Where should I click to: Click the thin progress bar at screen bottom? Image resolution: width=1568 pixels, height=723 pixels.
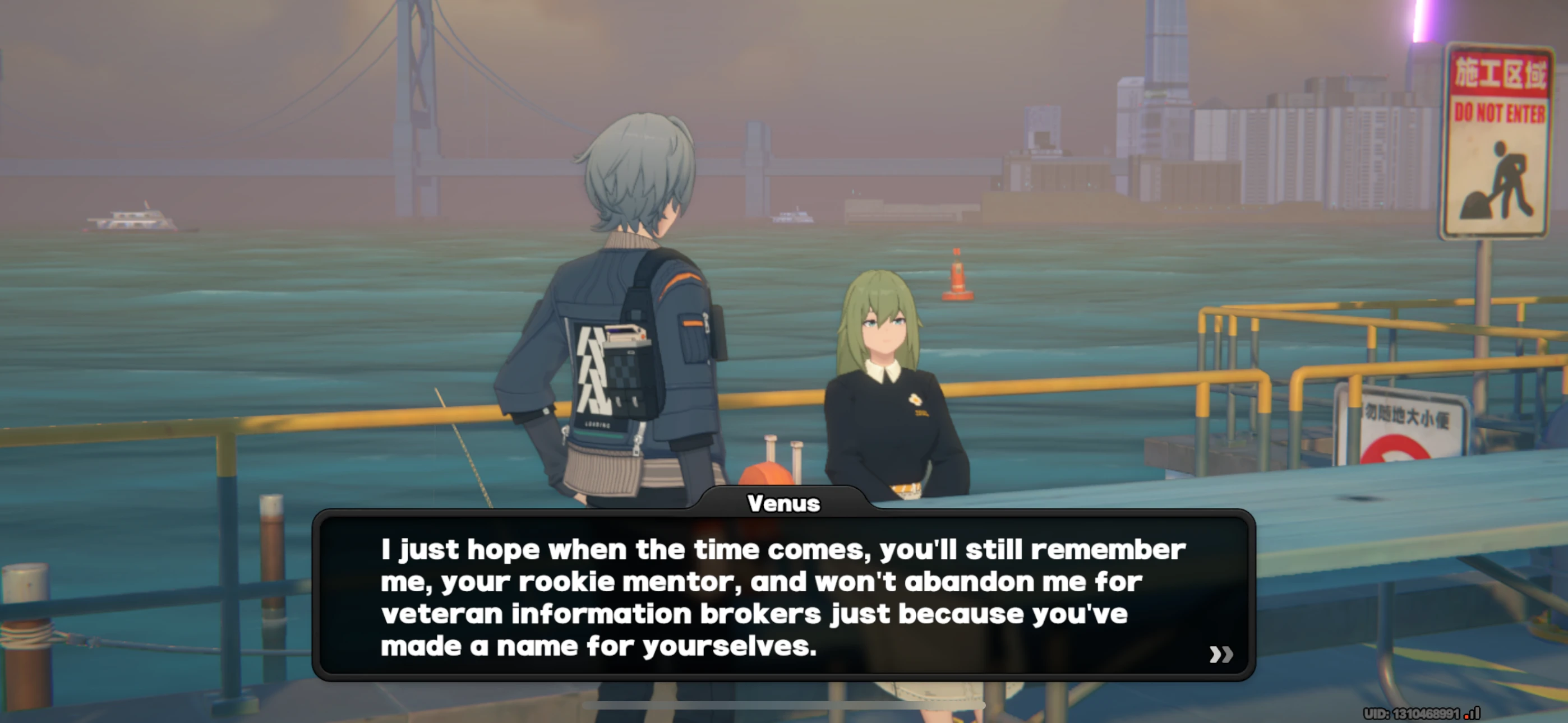pos(784,706)
